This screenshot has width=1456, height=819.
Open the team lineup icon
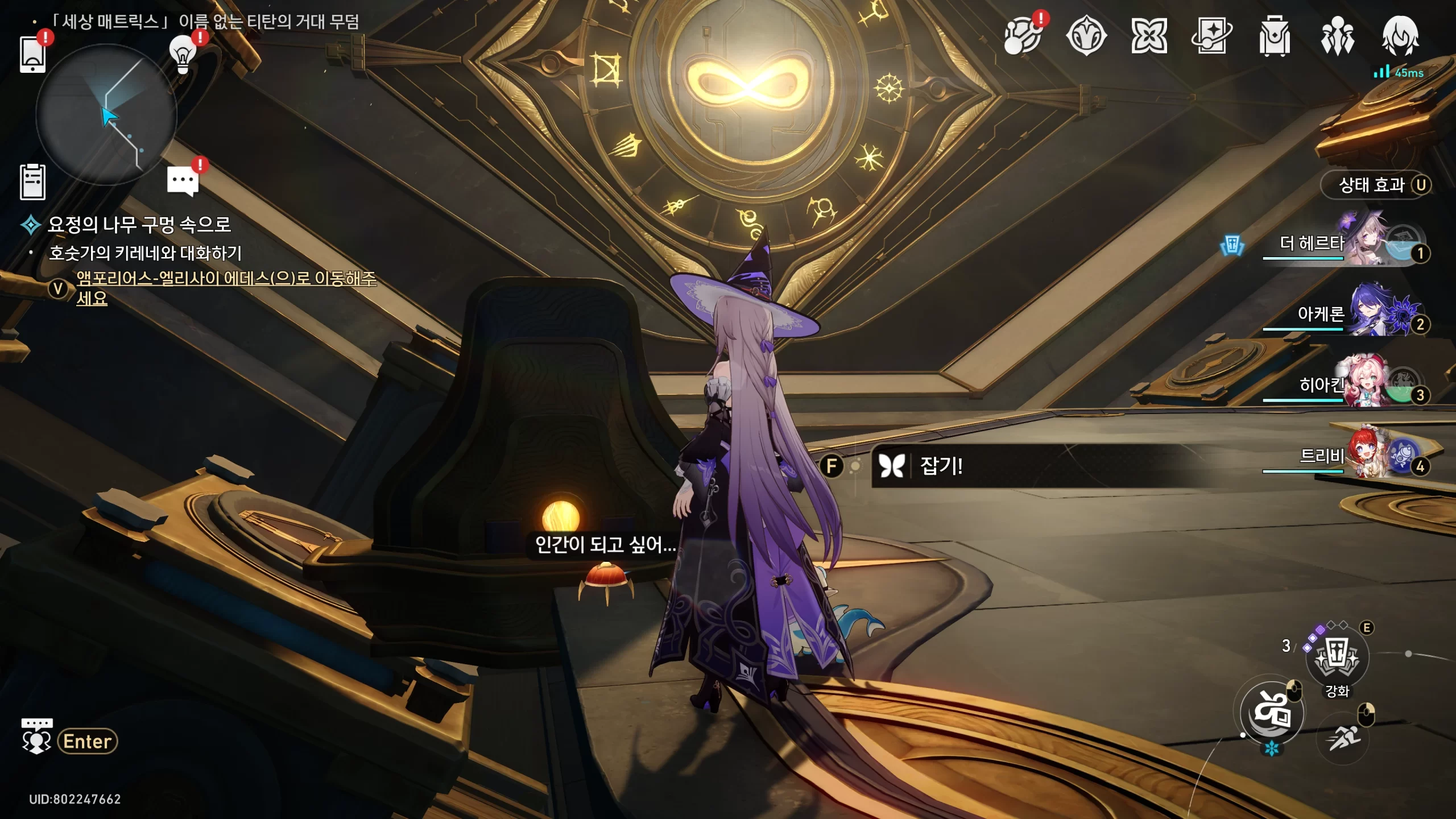(1337, 36)
